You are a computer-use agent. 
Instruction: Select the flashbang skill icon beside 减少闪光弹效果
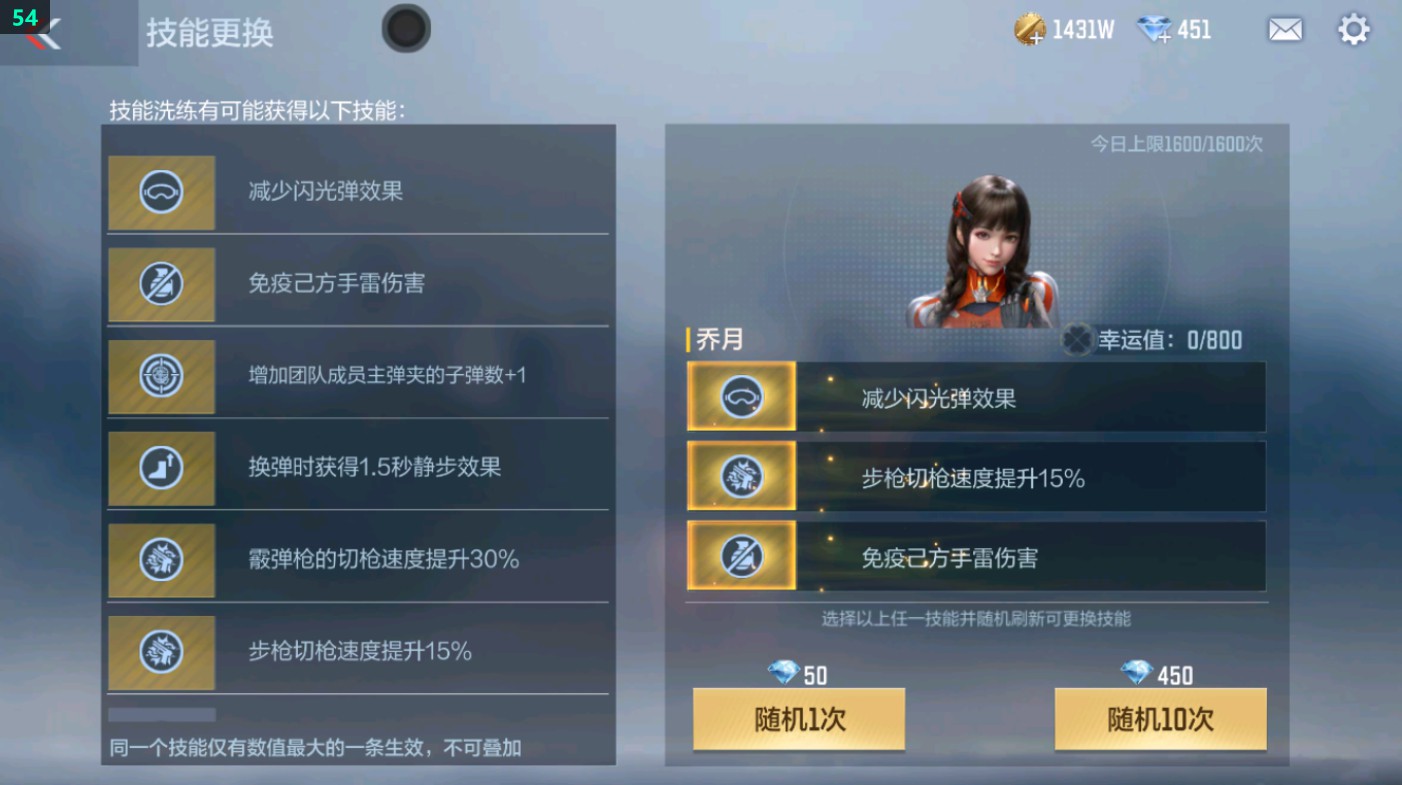click(741, 396)
